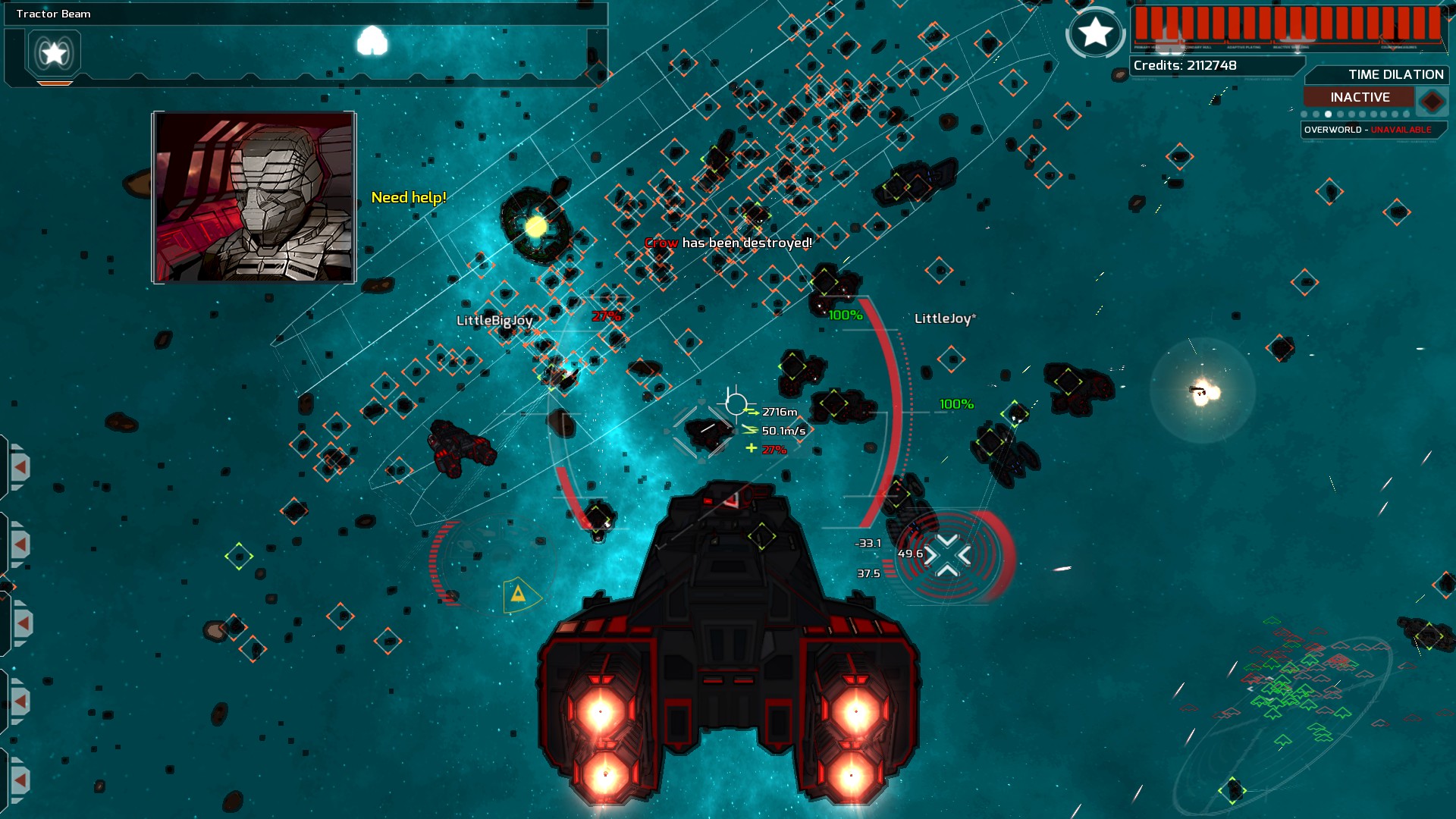Click the targeting crosshair reticle mid-screen
The height and width of the screenshot is (819, 1456).
734,400
